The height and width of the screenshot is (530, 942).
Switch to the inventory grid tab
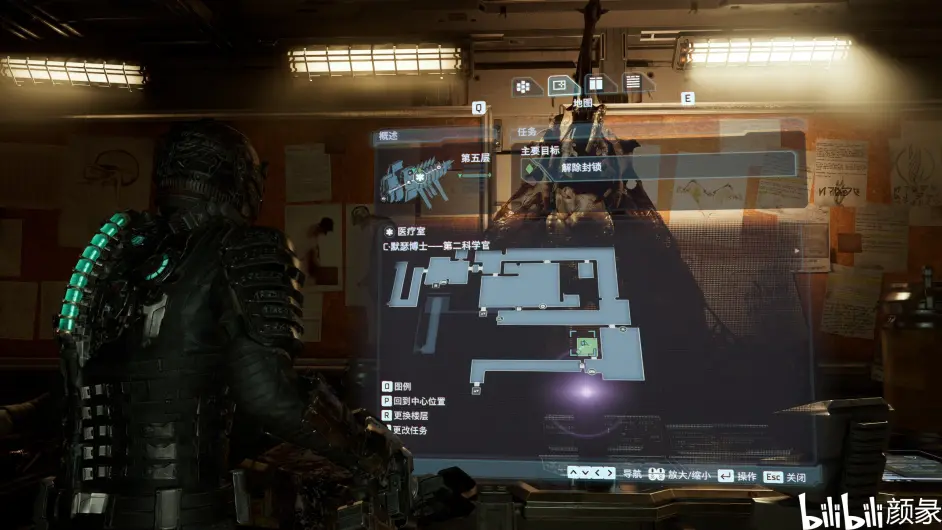[x=522, y=86]
